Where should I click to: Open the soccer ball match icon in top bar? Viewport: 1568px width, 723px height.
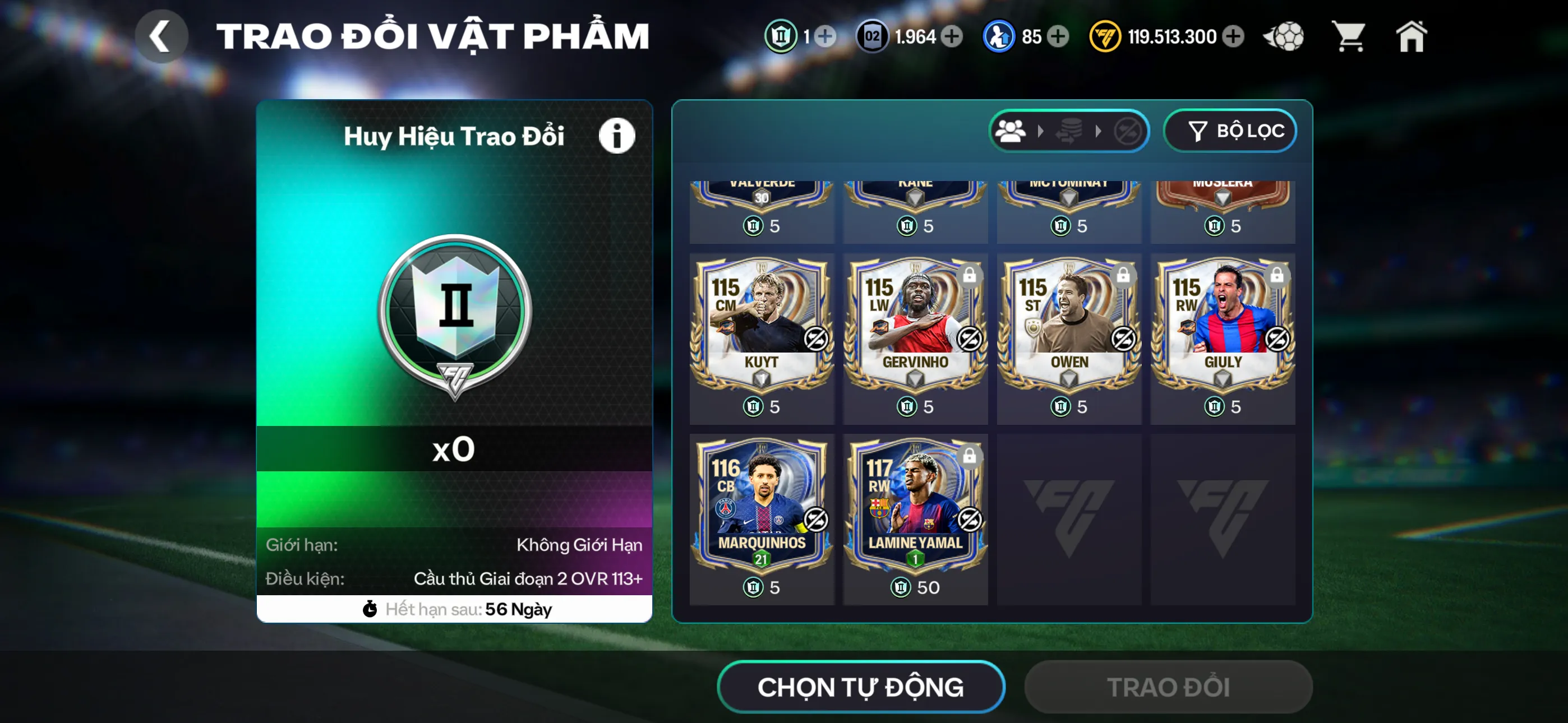[x=1284, y=36]
